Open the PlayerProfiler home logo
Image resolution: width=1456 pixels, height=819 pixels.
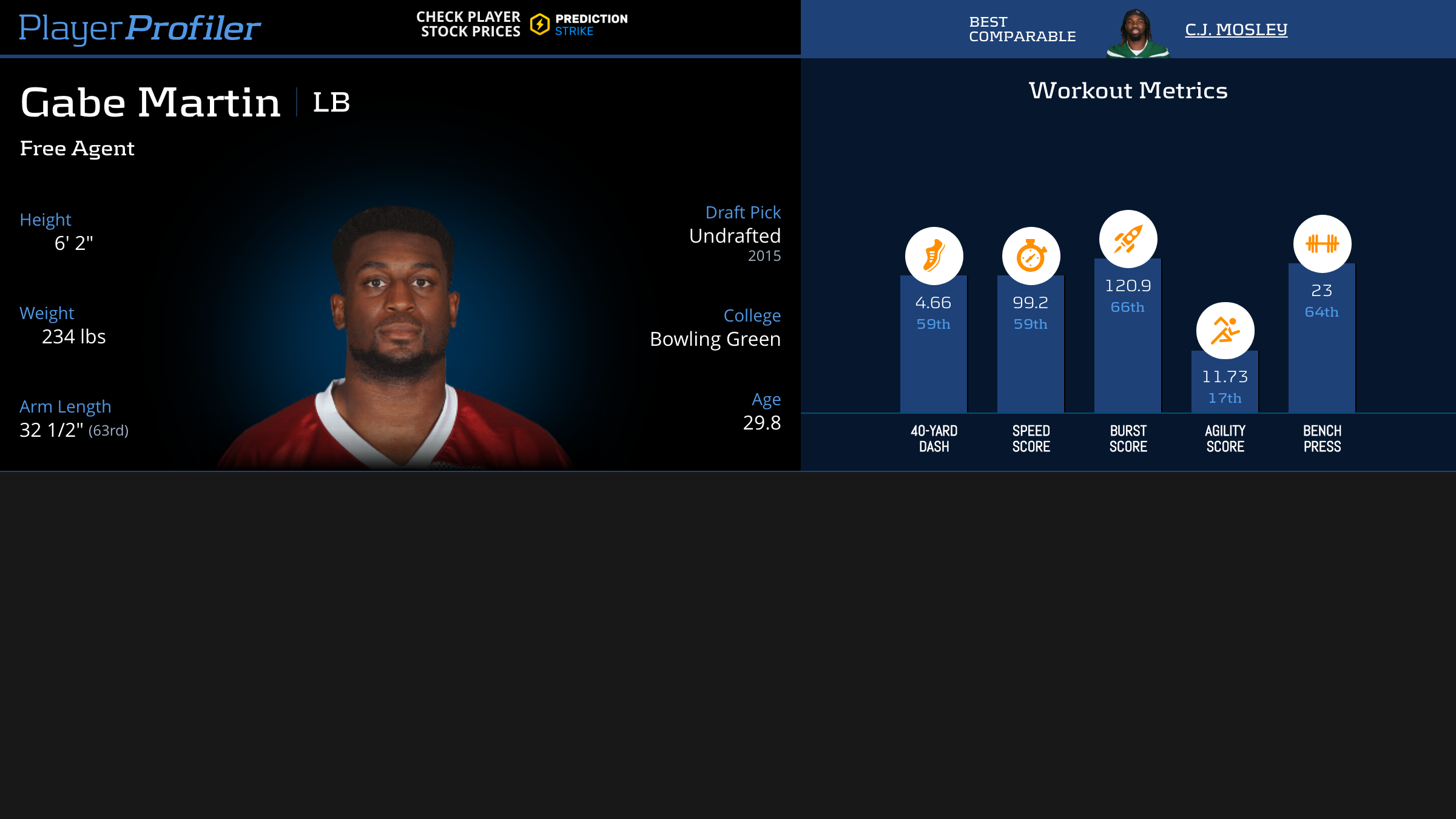click(x=140, y=28)
